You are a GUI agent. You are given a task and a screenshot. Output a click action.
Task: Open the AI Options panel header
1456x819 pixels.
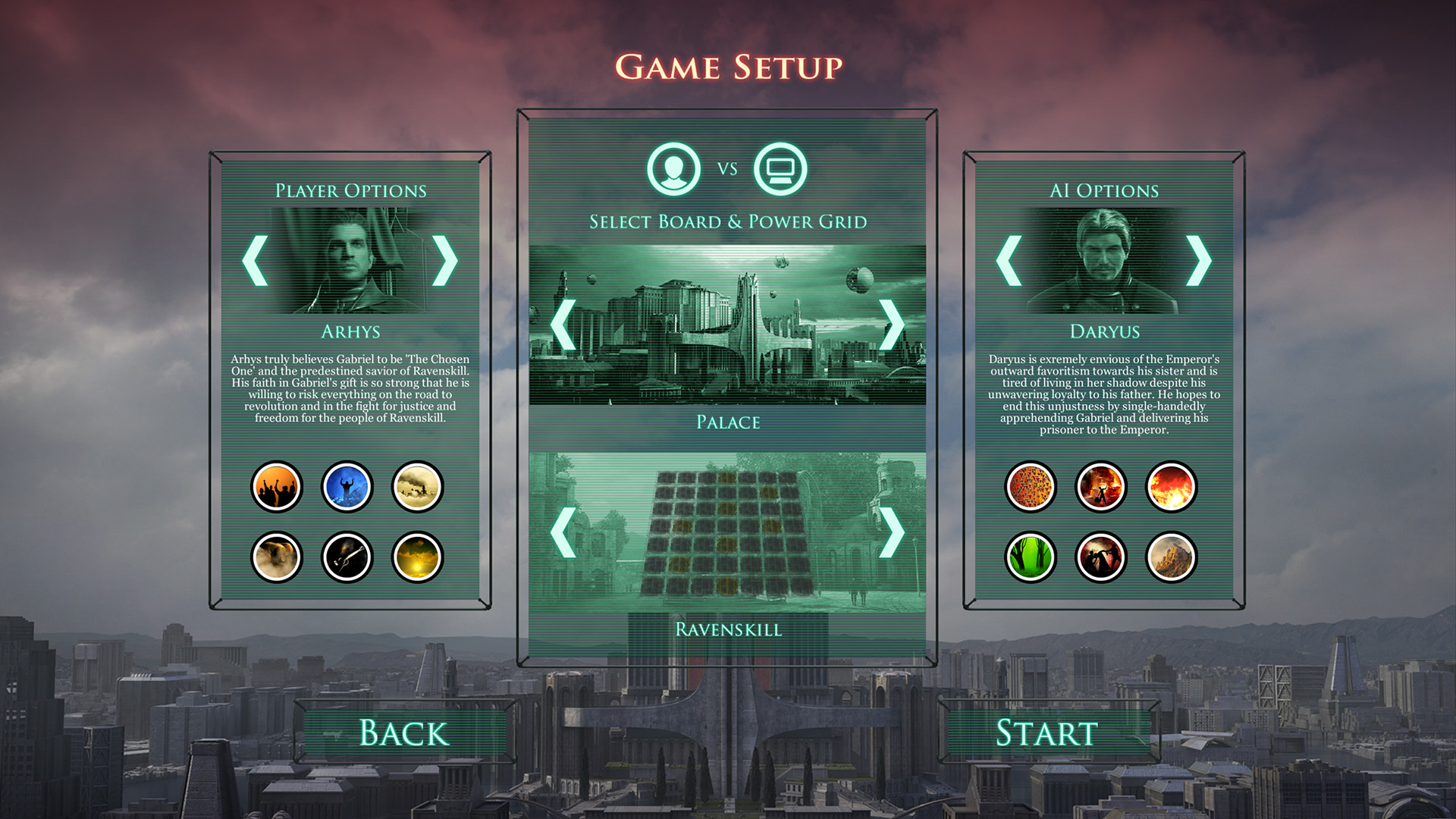pos(1104,190)
